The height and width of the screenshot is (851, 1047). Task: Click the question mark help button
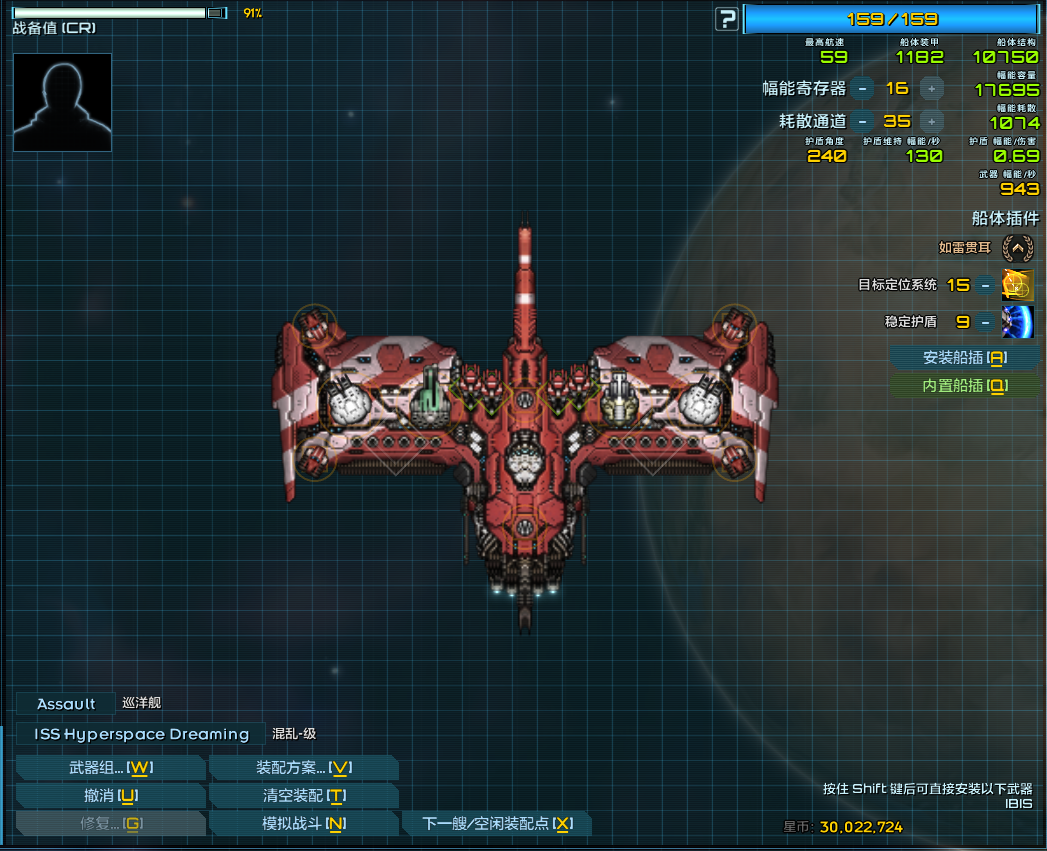click(x=727, y=19)
